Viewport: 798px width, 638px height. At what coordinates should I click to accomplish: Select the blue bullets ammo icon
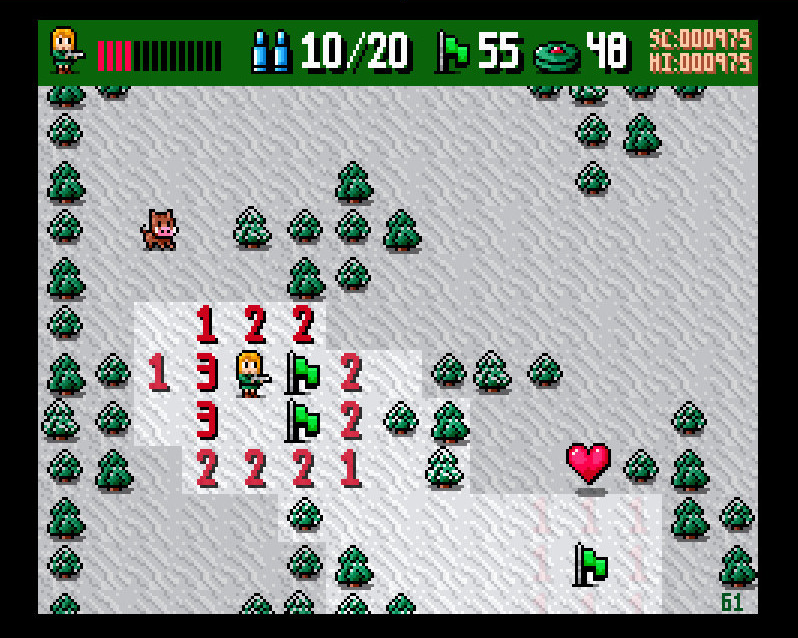tap(270, 51)
